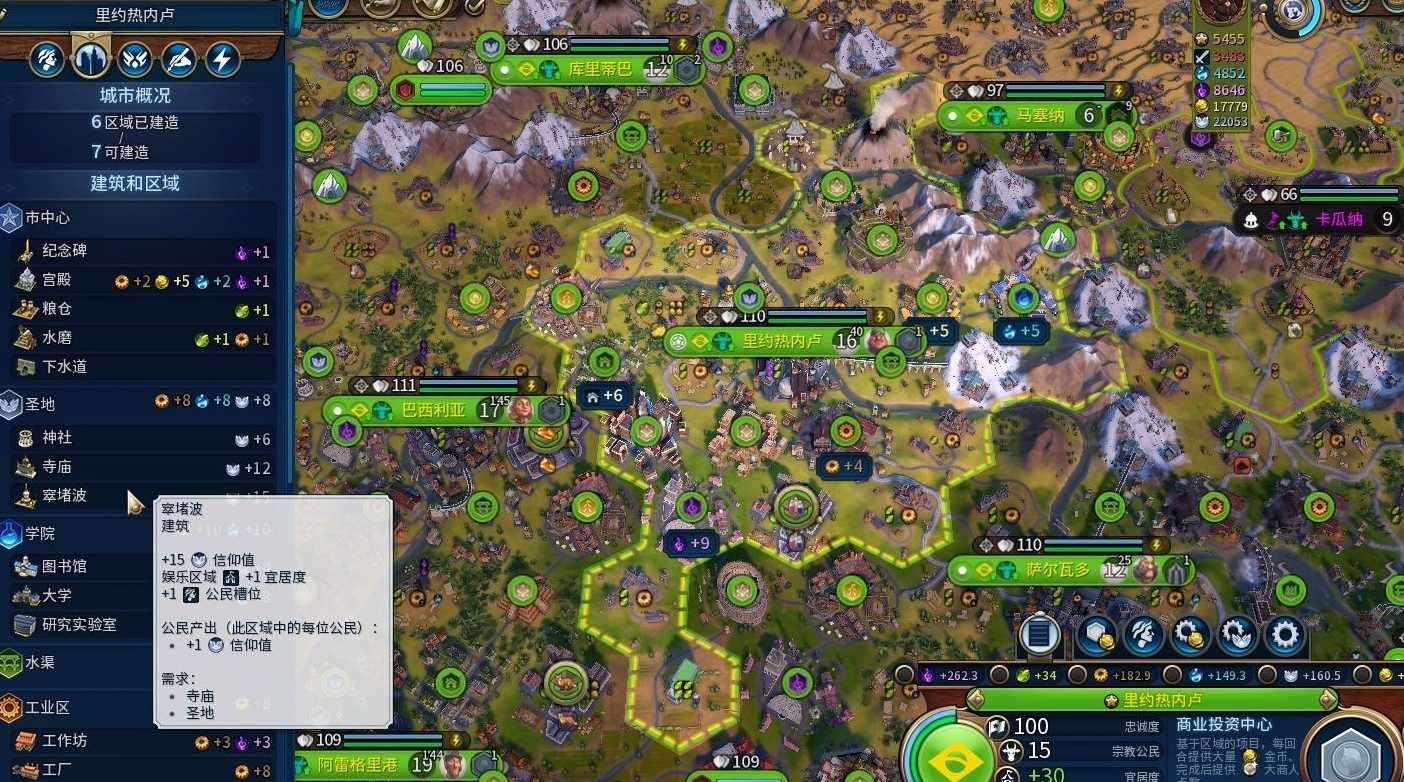Open the production queue gear icon
1404x782 pixels.
pyautogui.click(x=1285, y=634)
